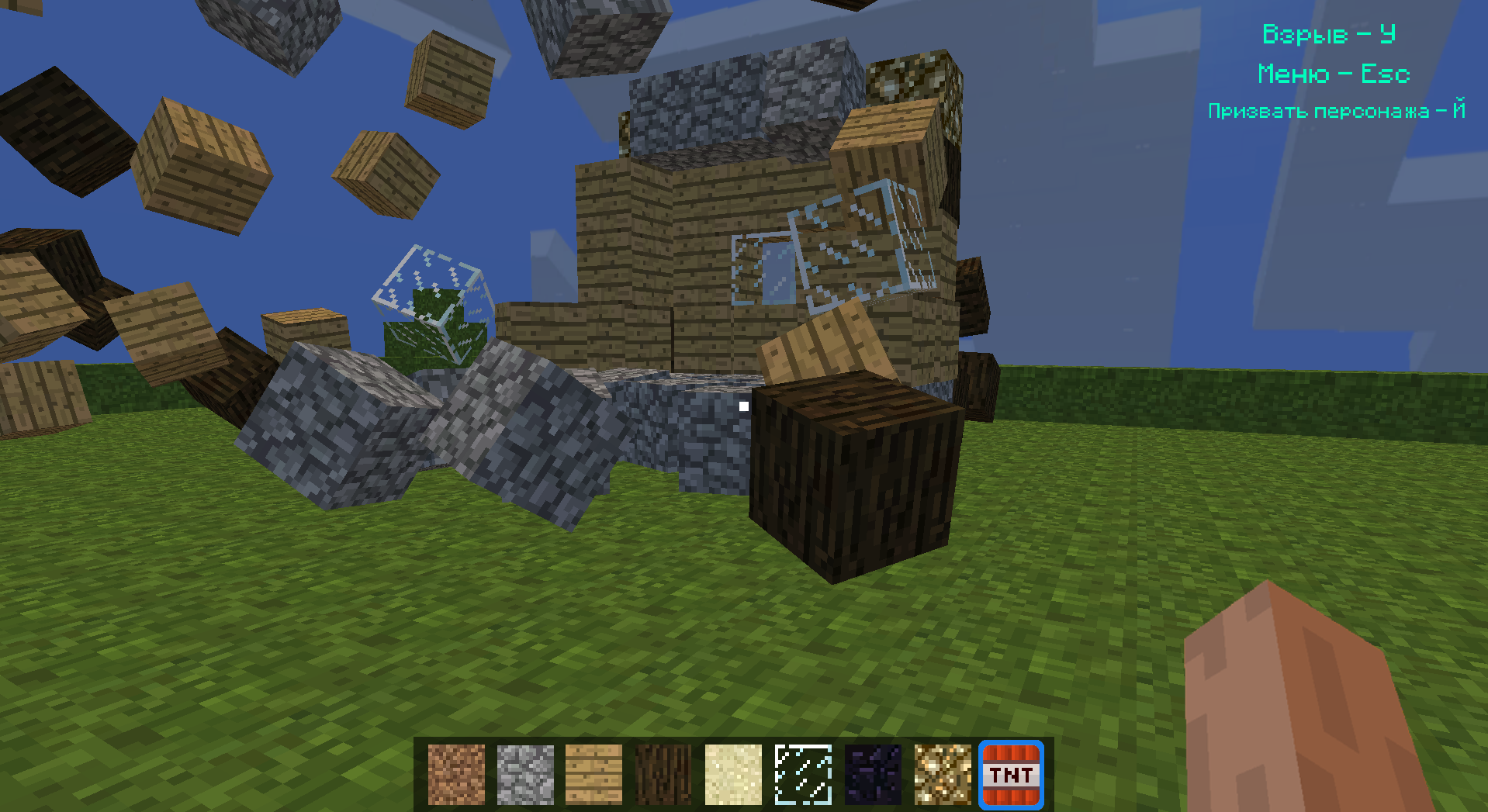Click the "Меню – Esc" hint text

coord(1334,74)
